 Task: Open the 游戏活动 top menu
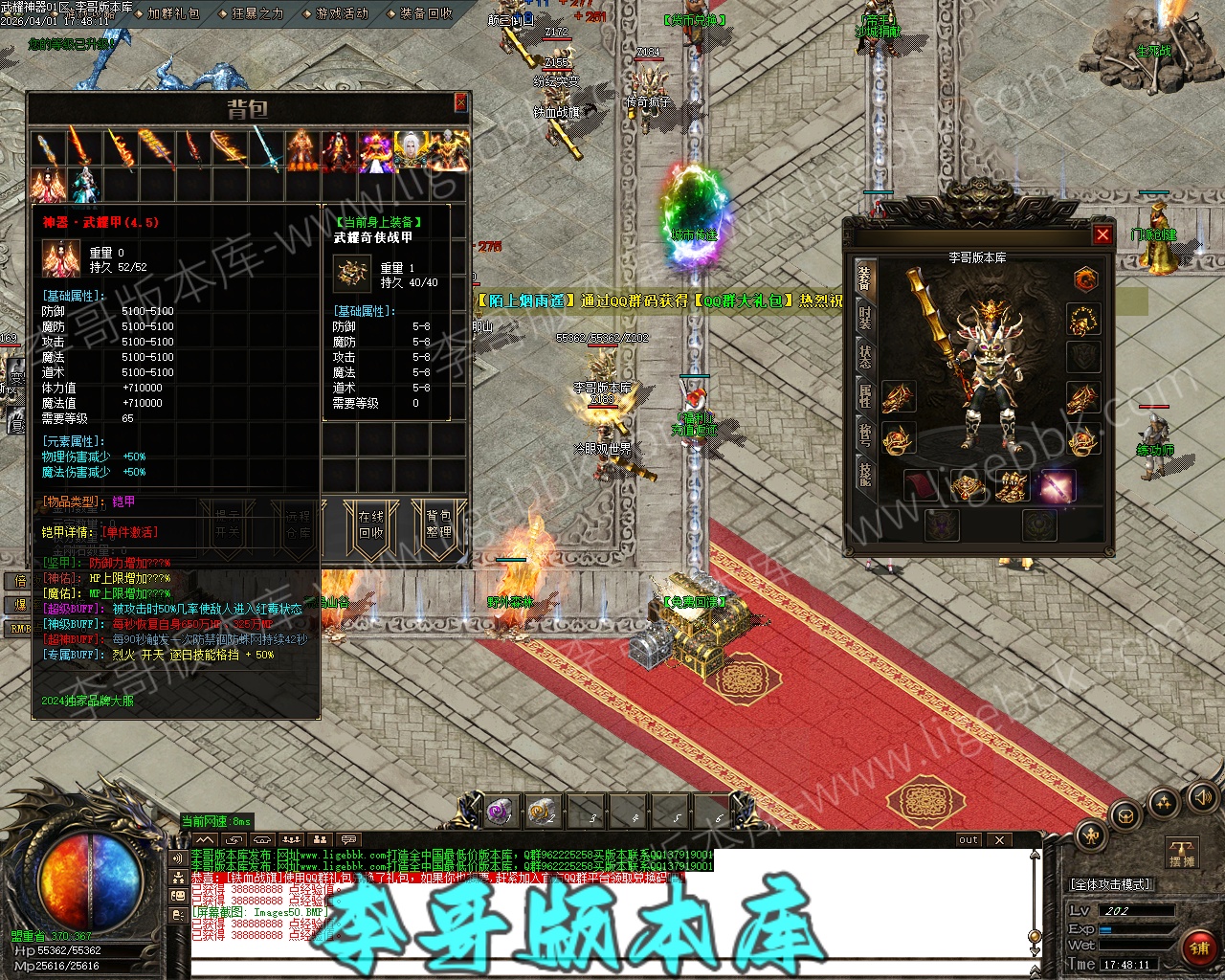(x=342, y=13)
